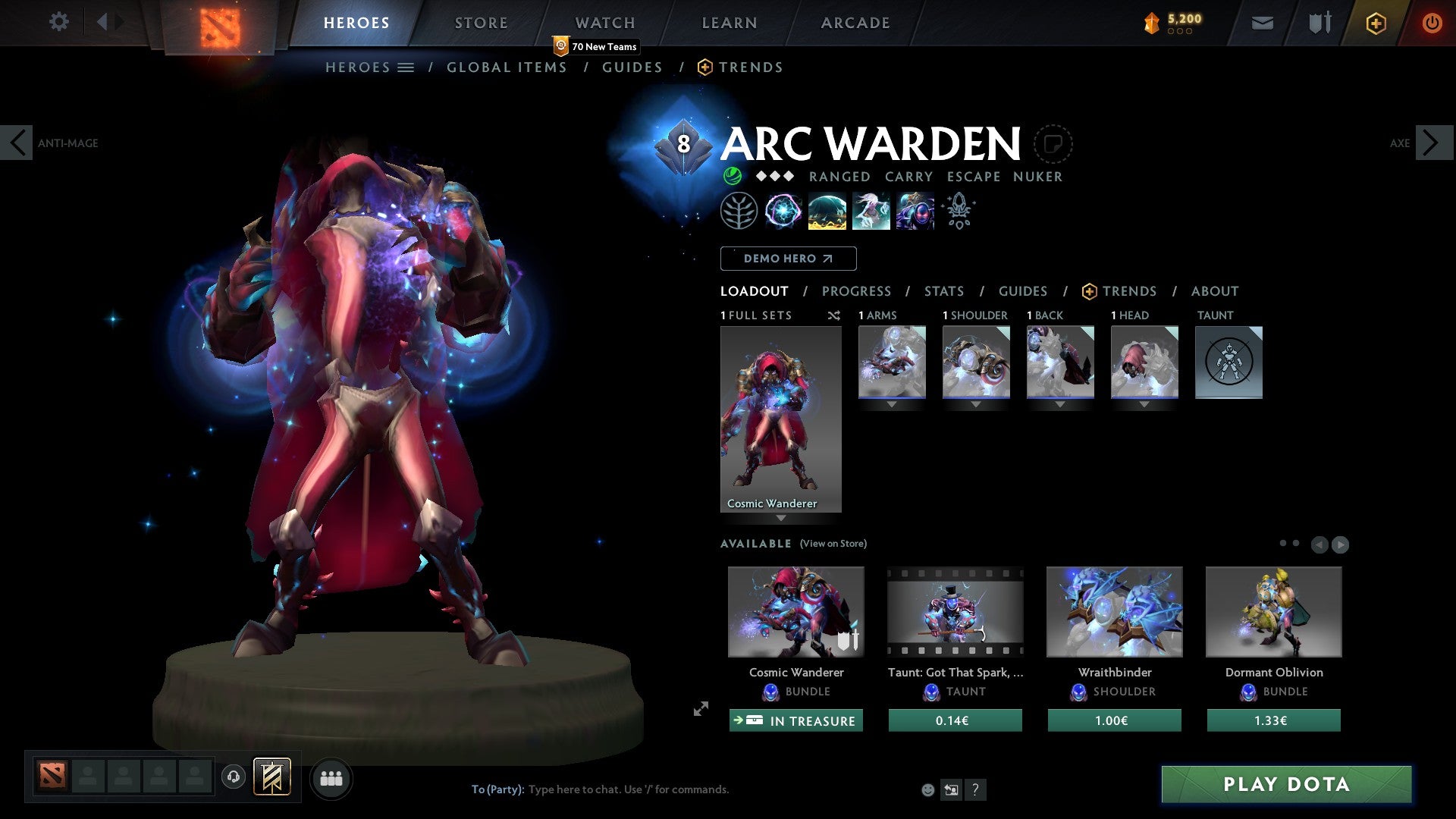Expand the Shoulder item slot arrow
The height and width of the screenshot is (819, 1456).
[976, 404]
